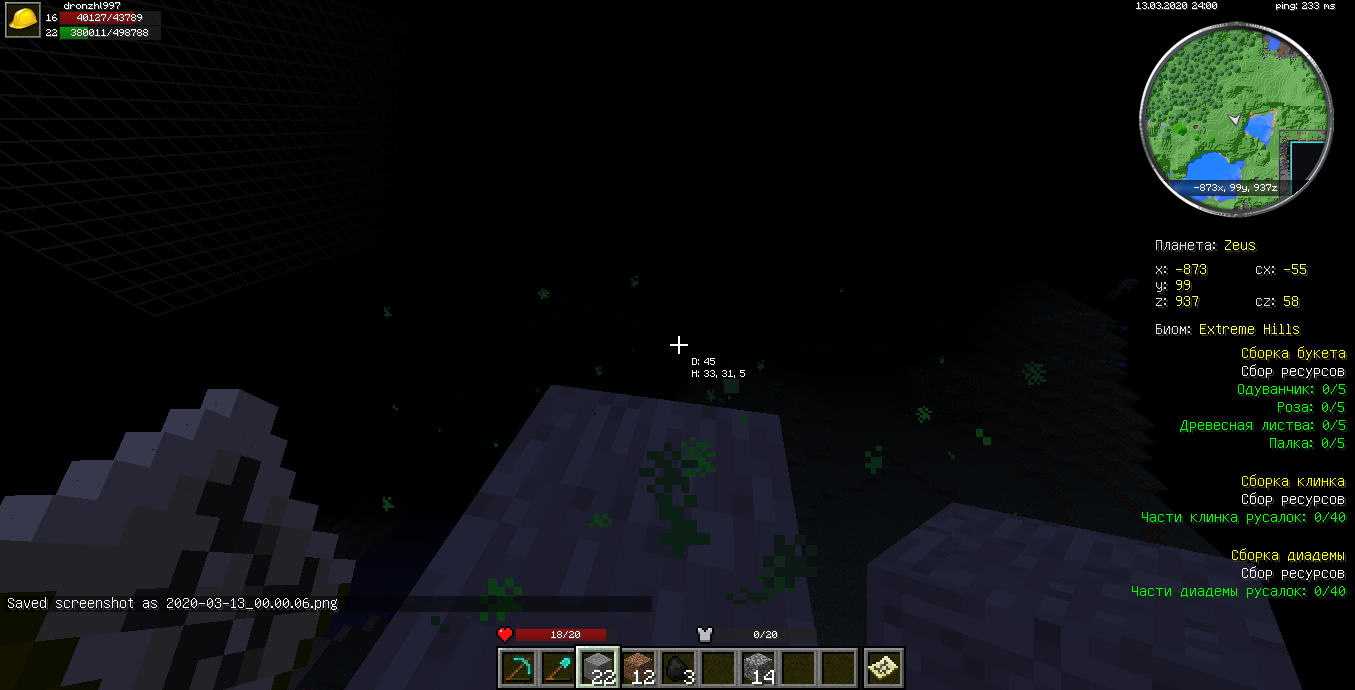The height and width of the screenshot is (690, 1355).
Task: Pick the coal slot in the hotbar
Action: 677,668
